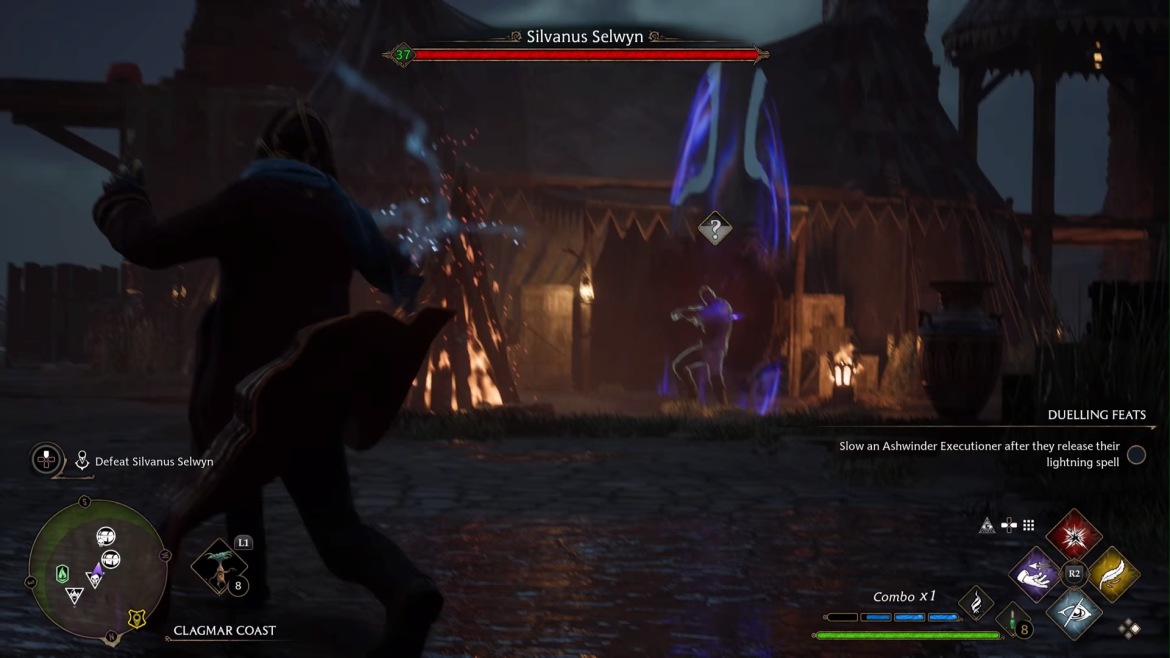Select the purple Depulso hand spell
Viewport: 1170px width, 658px height.
tap(1036, 574)
